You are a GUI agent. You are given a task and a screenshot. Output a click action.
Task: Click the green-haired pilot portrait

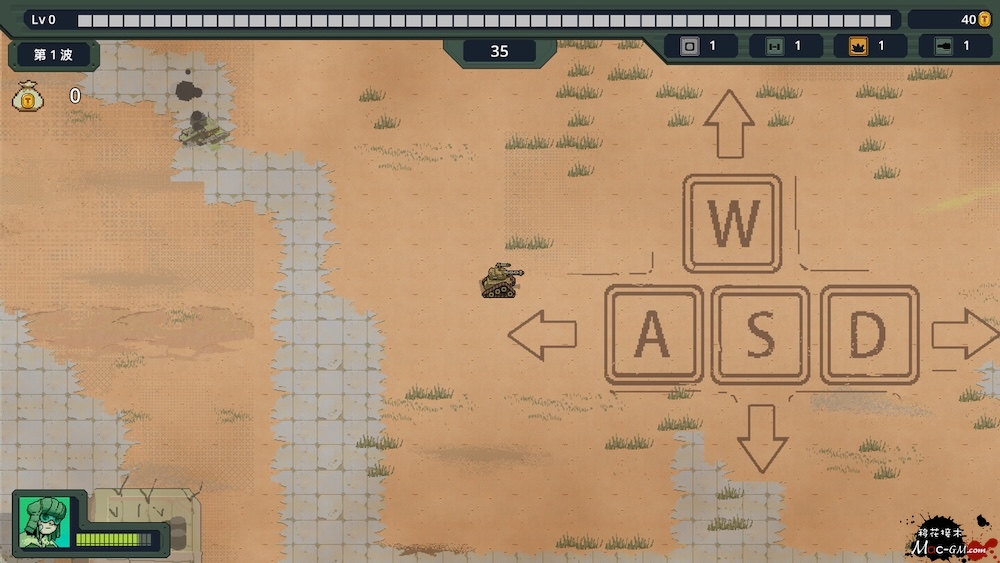(x=44, y=522)
